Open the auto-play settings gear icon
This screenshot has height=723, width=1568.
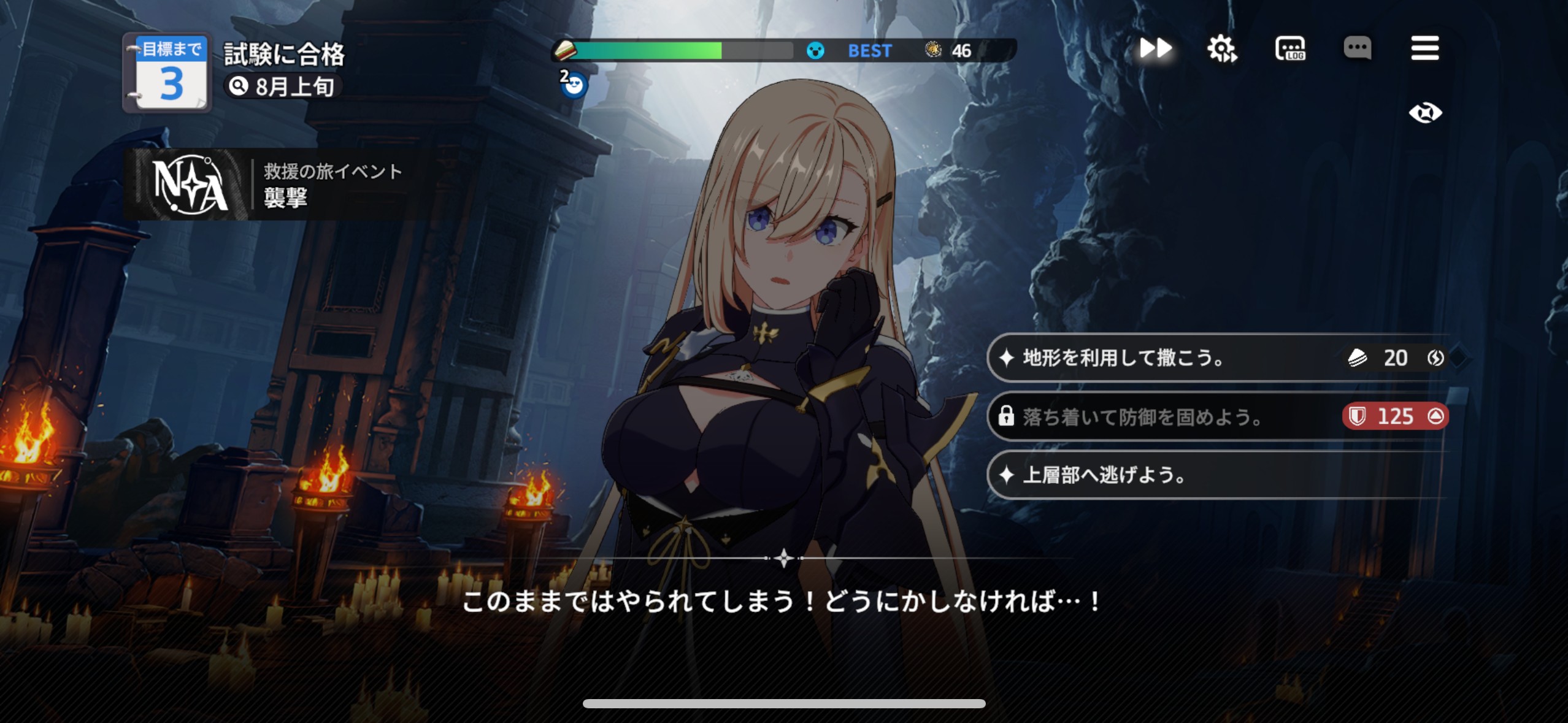pyautogui.click(x=1223, y=48)
